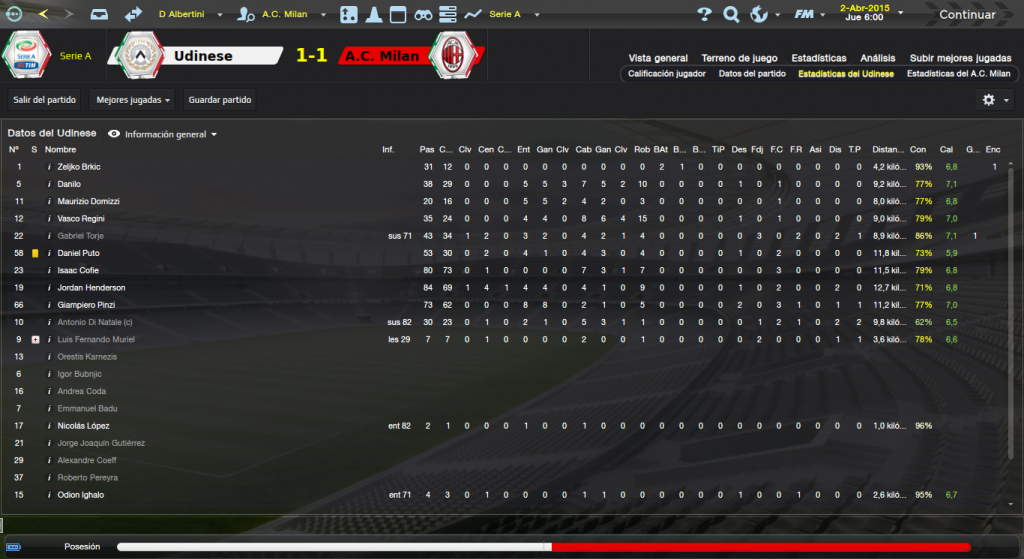Sort the table by Nombre column
The width and height of the screenshot is (1024, 559).
(x=60, y=150)
